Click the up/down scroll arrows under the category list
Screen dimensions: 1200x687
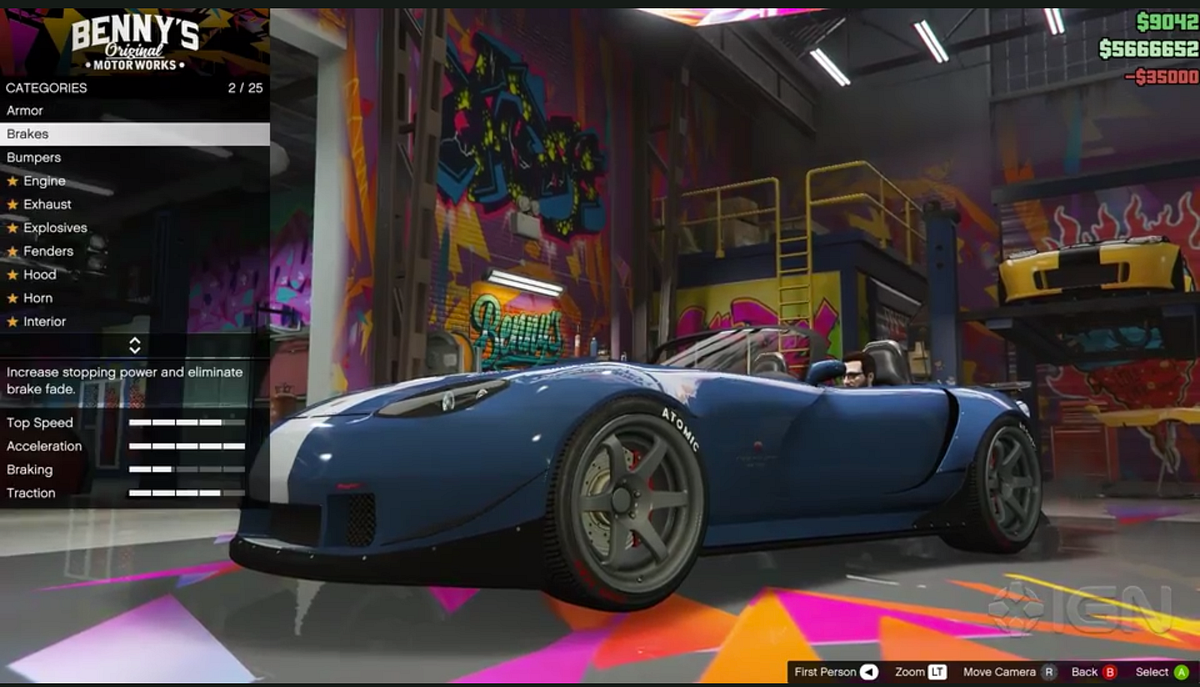coord(135,346)
